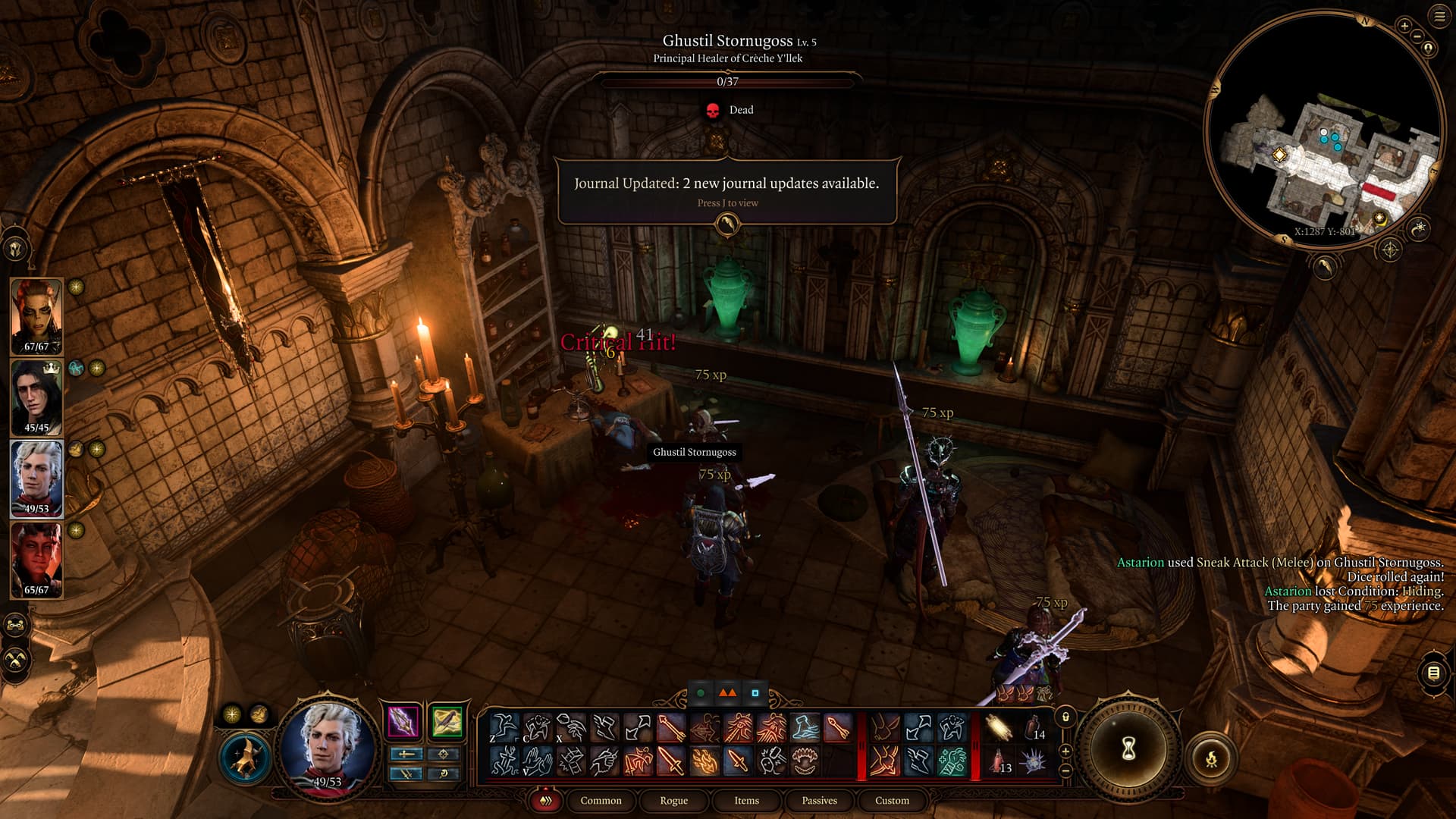This screenshot has width=1456, height=819.
Task: Choose Karlach's red-skinned party portrait
Action: [36, 559]
